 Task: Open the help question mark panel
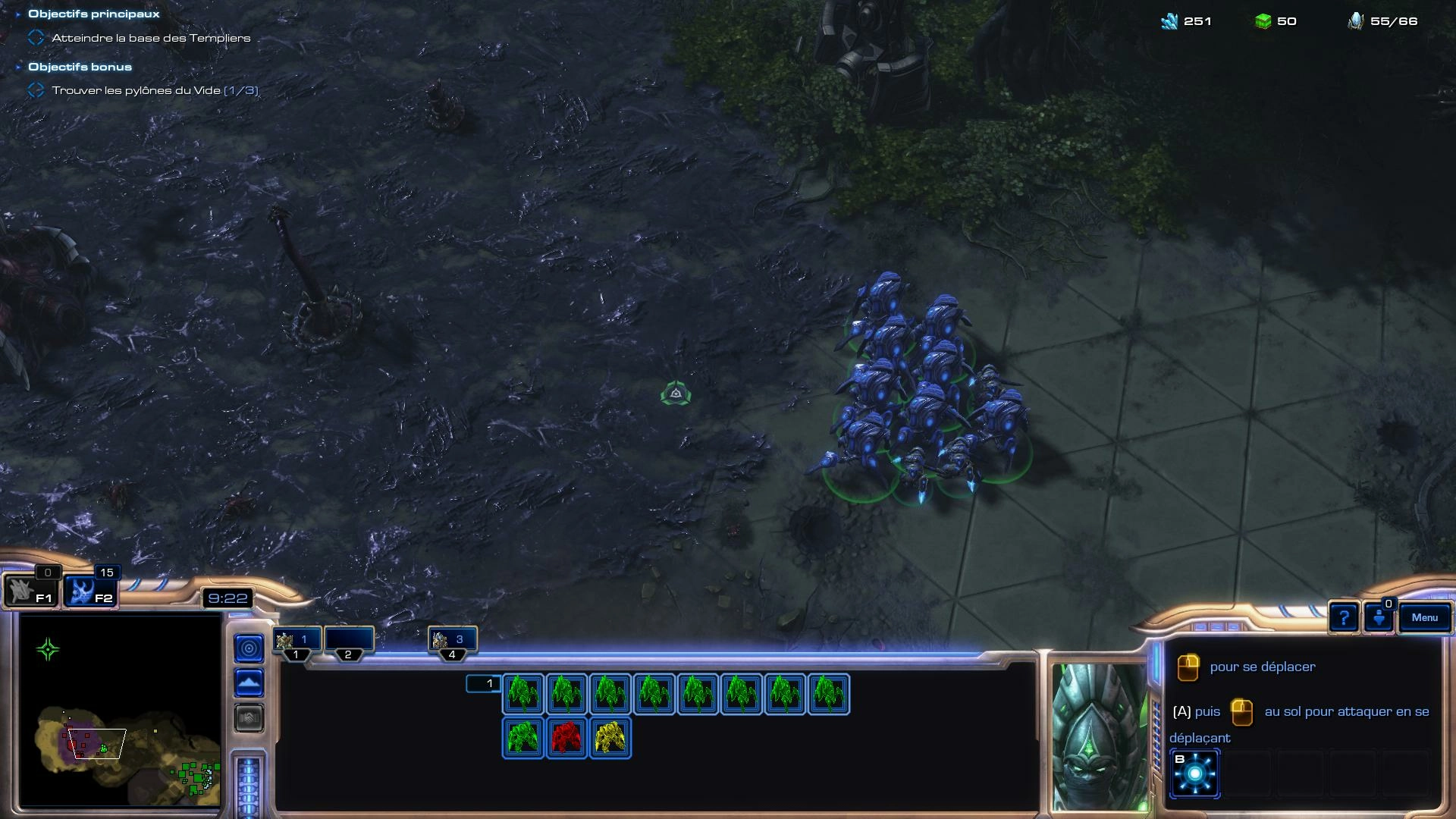[1343, 619]
